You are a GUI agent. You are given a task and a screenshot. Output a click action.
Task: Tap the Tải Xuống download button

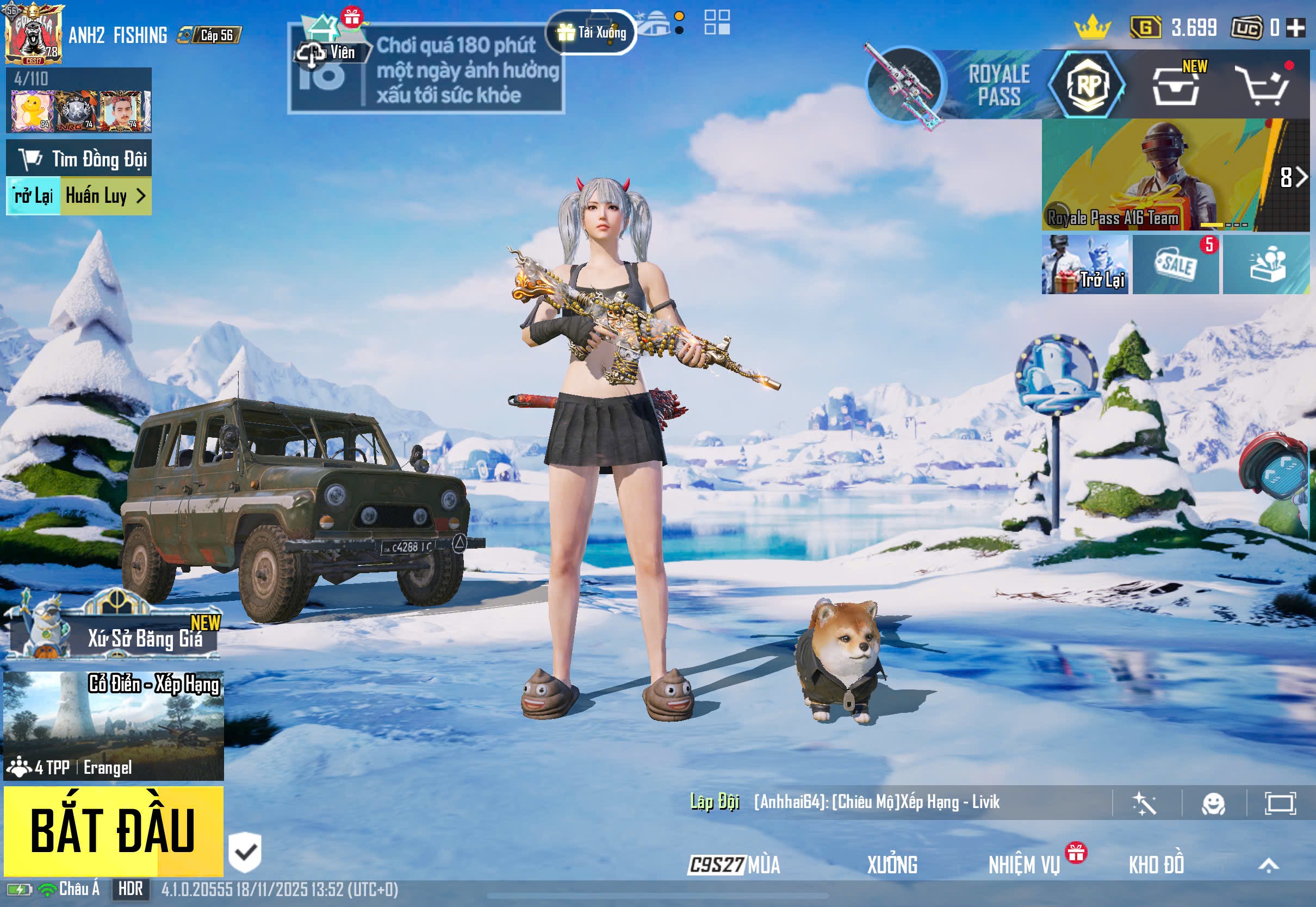click(592, 33)
